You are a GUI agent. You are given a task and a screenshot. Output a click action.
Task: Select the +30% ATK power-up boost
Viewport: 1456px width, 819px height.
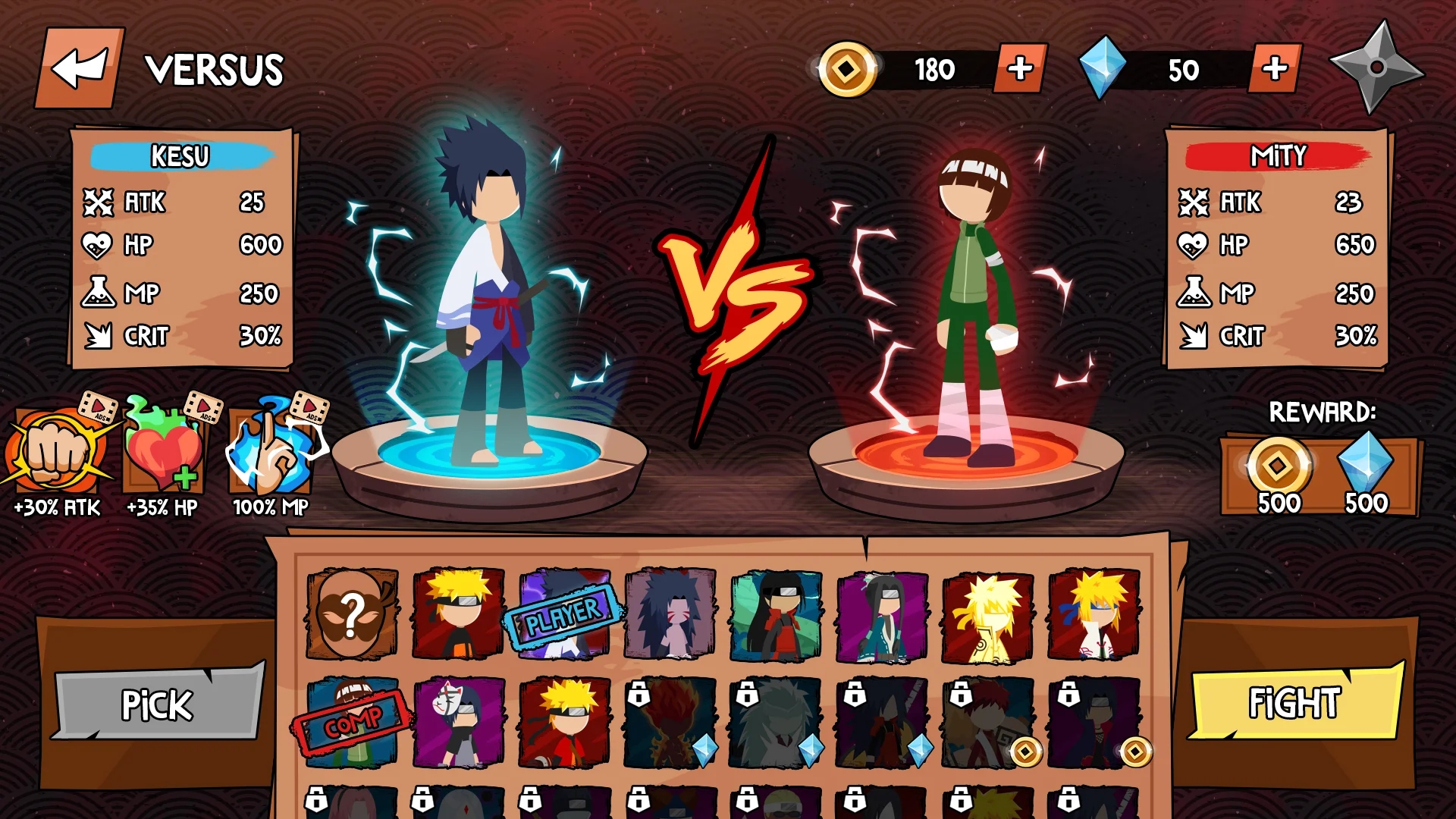point(55,455)
